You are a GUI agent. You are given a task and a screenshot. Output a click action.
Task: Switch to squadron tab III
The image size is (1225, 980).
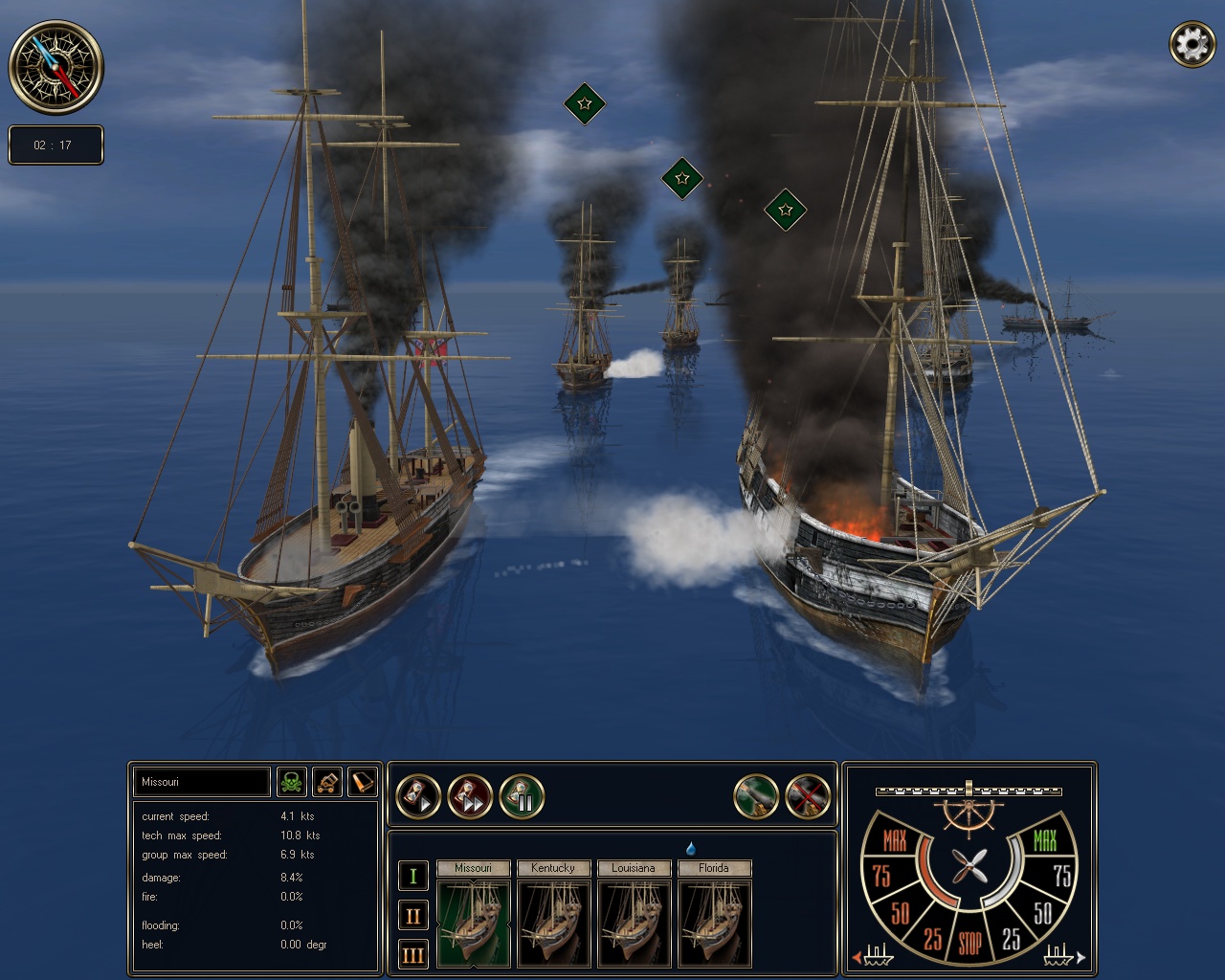412,954
